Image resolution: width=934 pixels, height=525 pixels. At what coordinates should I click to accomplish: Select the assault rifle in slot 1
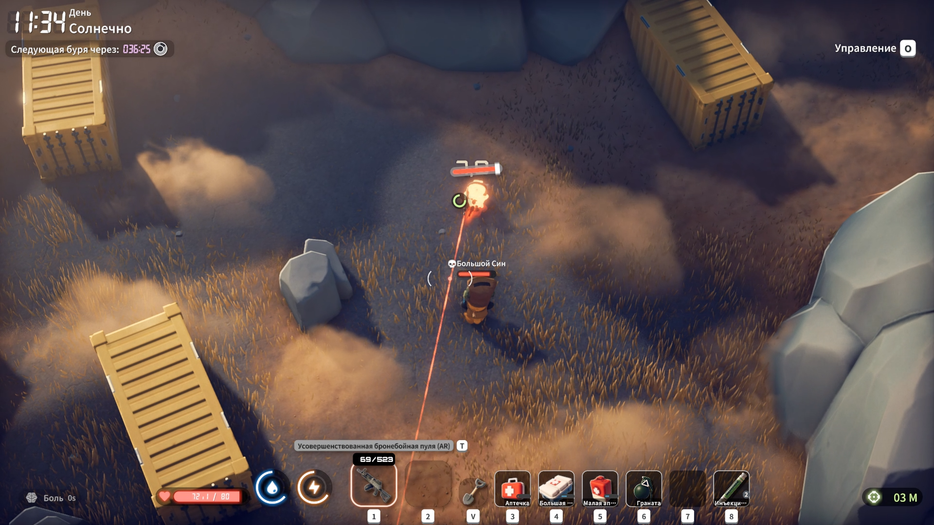pos(374,486)
